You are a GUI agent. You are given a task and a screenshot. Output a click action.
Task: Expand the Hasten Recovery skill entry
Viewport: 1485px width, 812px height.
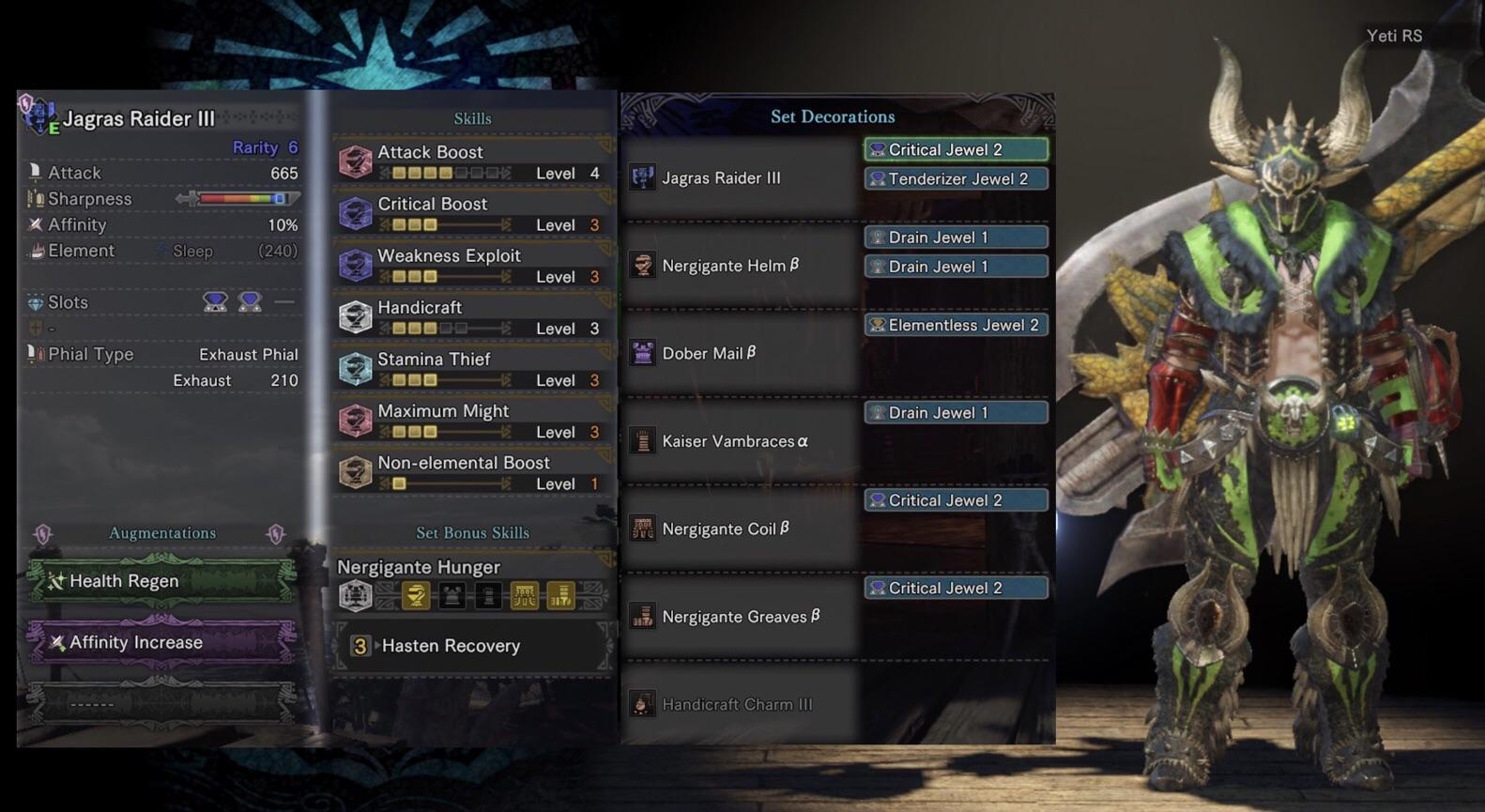[x=449, y=646]
